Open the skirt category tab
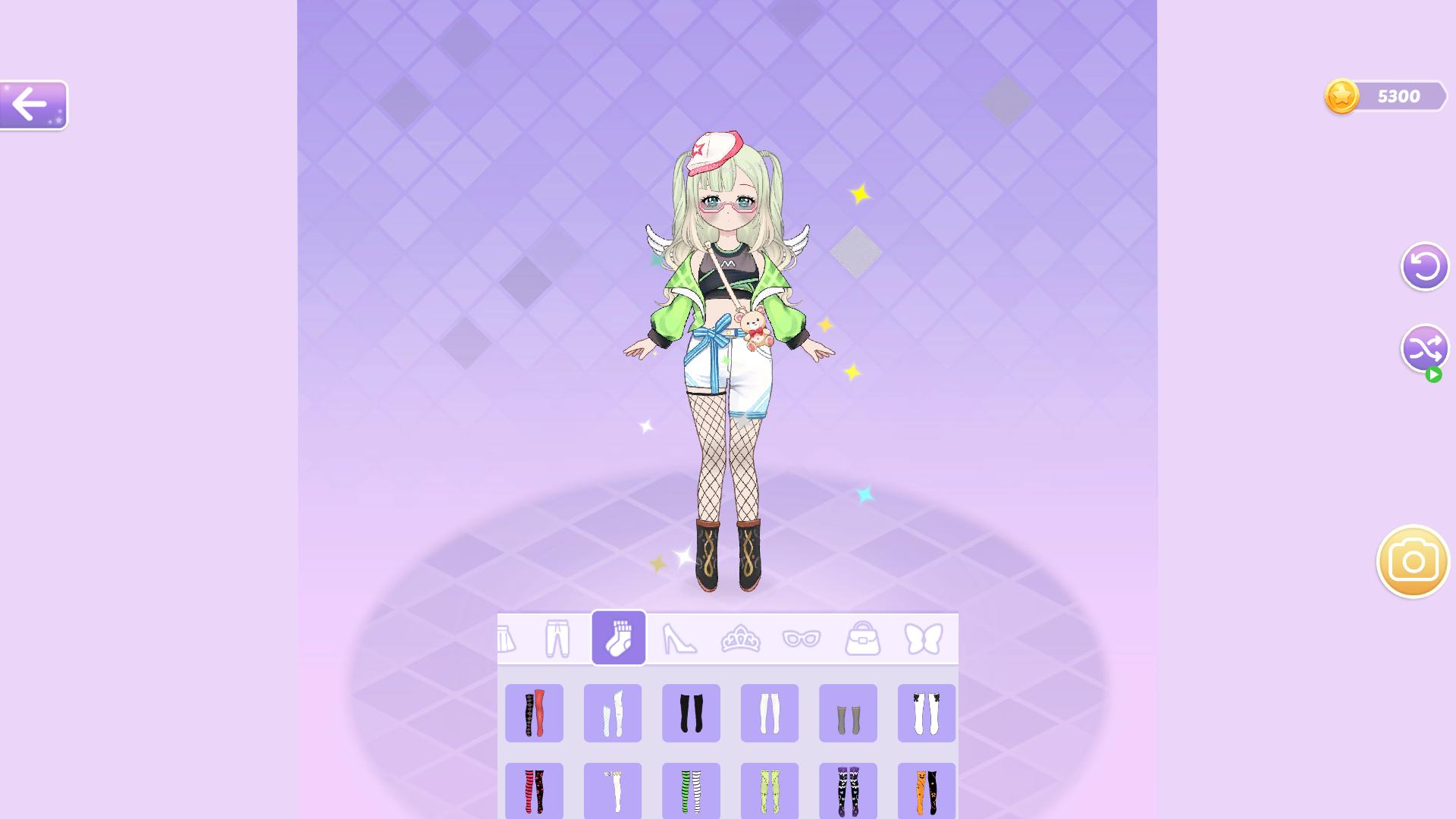Viewport: 1456px width, 819px height. [x=507, y=638]
